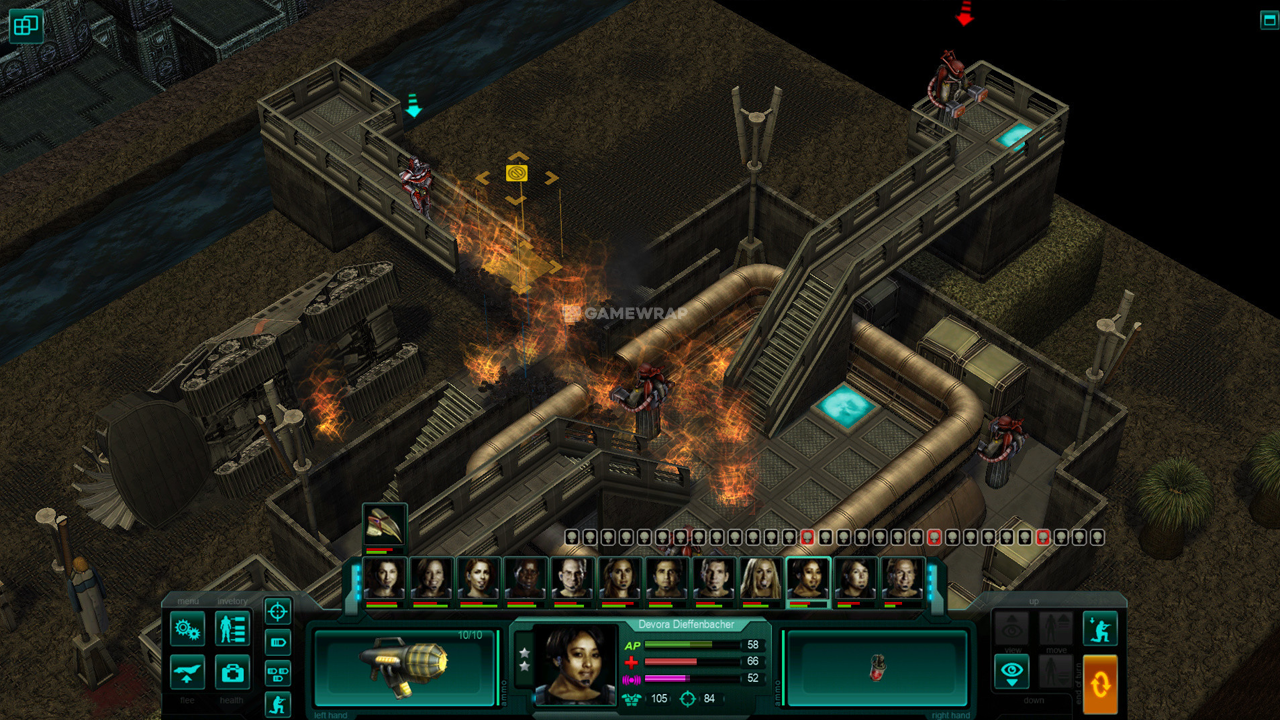Click the flee aircraft button
The width and height of the screenshot is (1280, 720).
pyautogui.click(x=187, y=672)
